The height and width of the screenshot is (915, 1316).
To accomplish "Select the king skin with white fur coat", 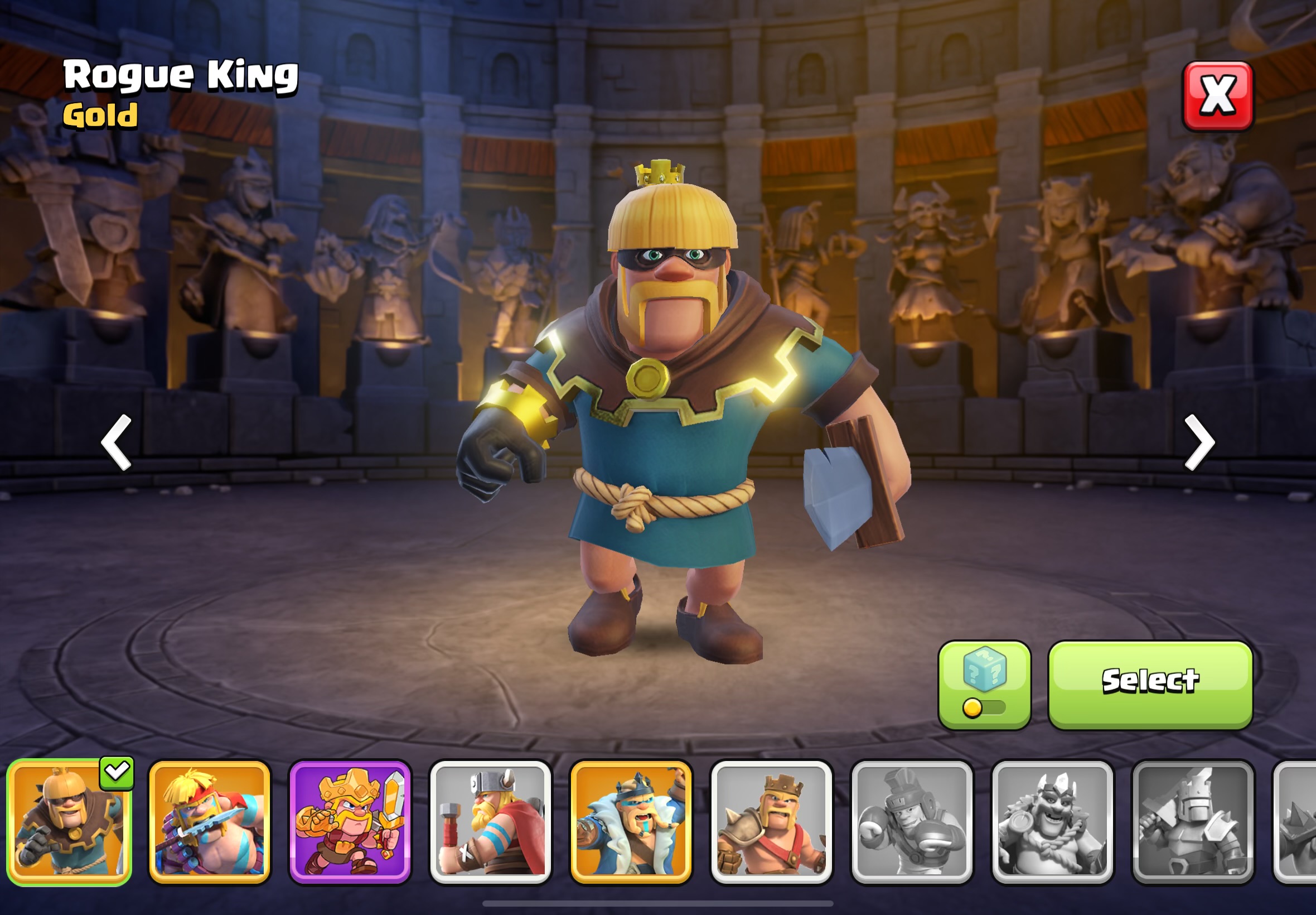I will point(631,822).
